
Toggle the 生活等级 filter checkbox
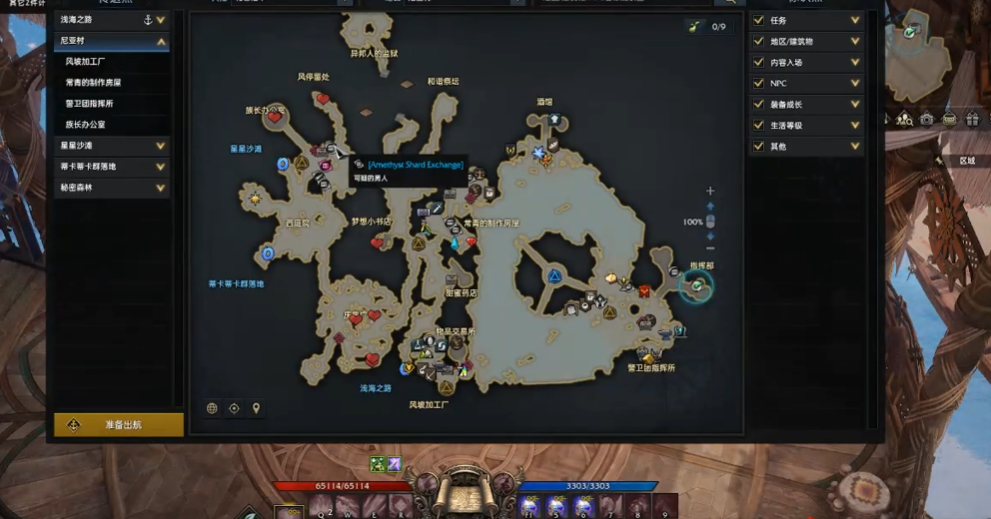pos(759,126)
